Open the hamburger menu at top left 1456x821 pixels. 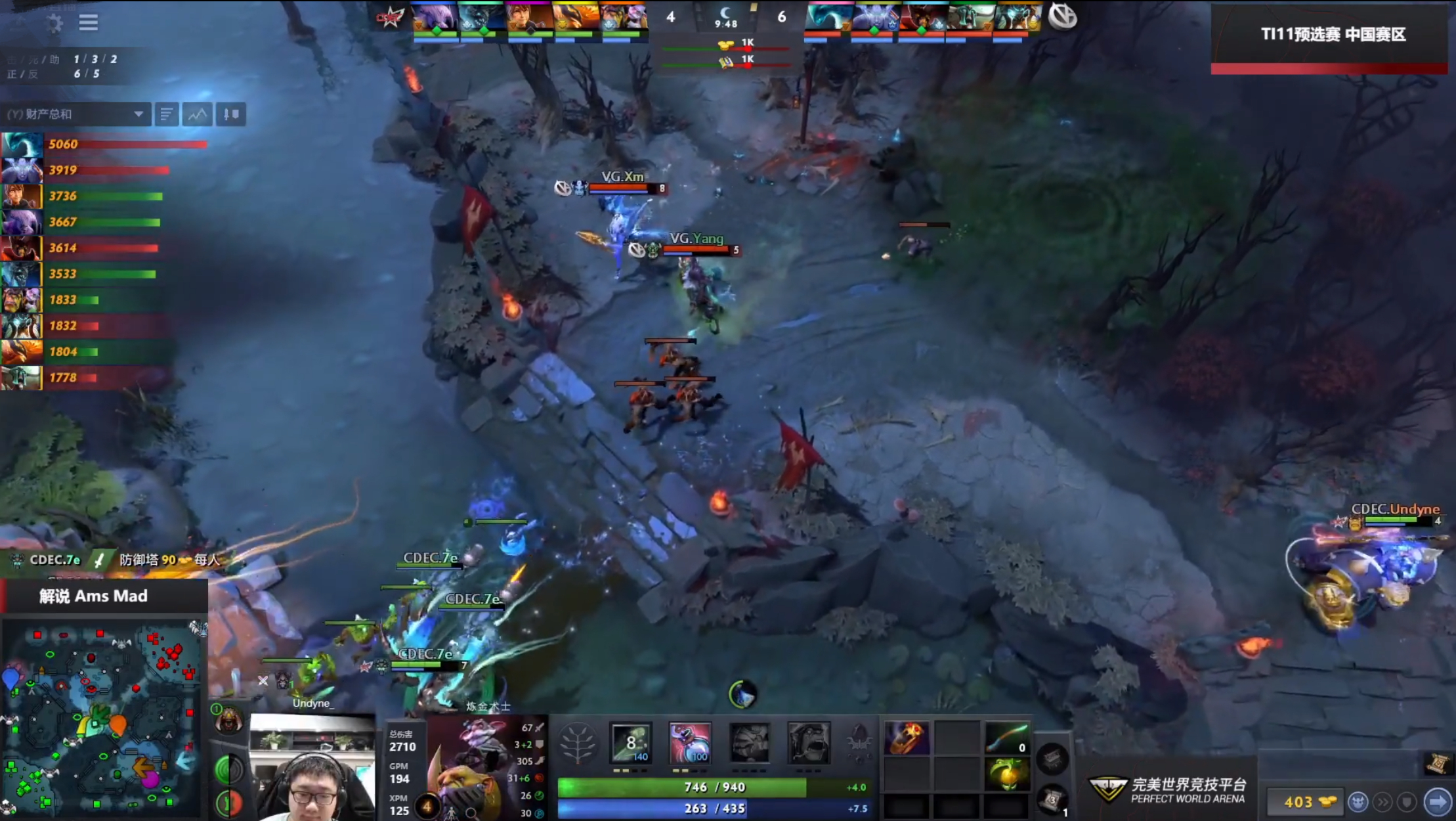[87, 22]
